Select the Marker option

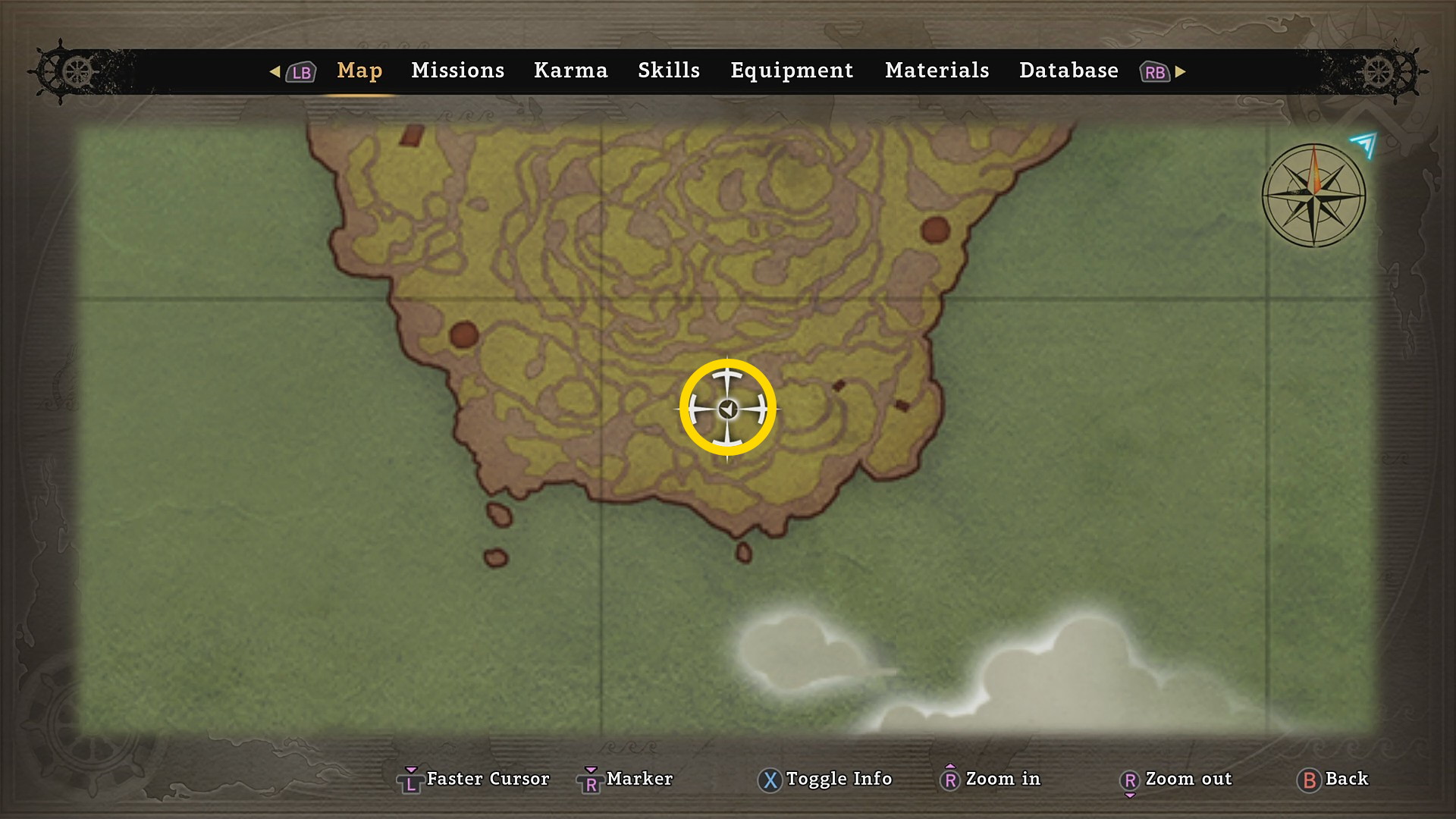click(x=639, y=779)
